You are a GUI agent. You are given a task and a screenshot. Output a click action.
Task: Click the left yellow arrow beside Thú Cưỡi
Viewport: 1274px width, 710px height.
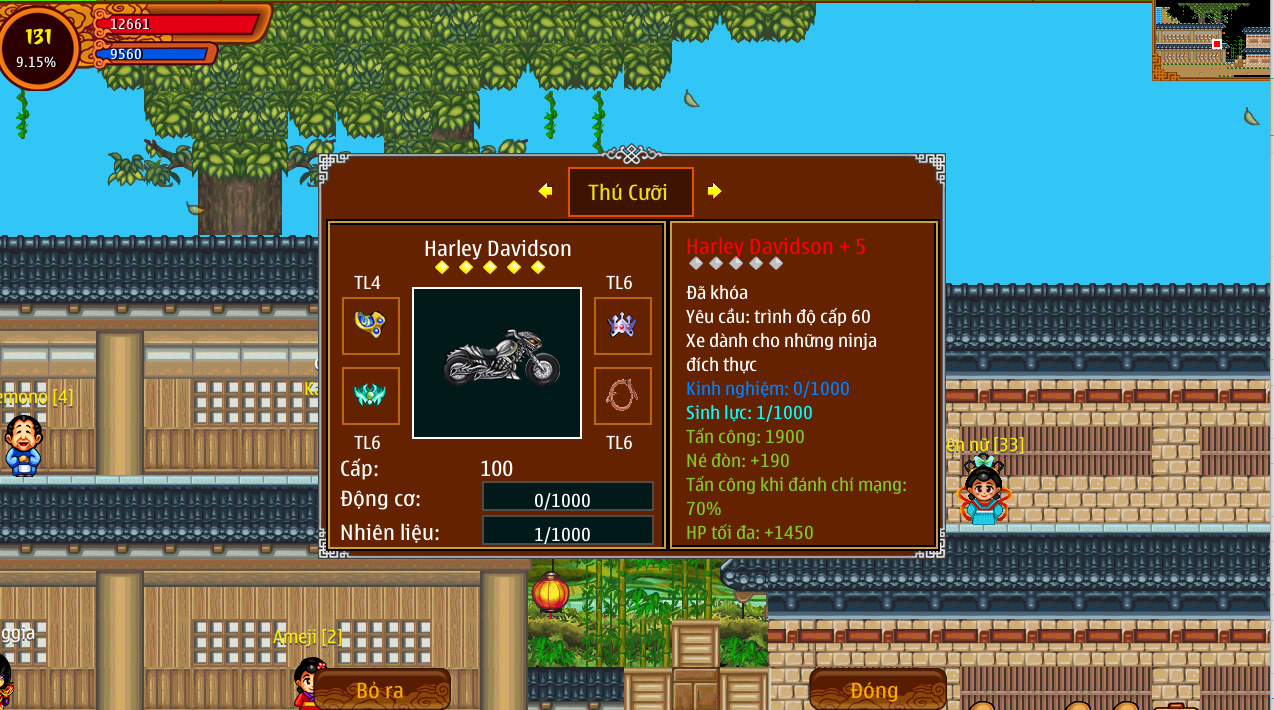[545, 191]
